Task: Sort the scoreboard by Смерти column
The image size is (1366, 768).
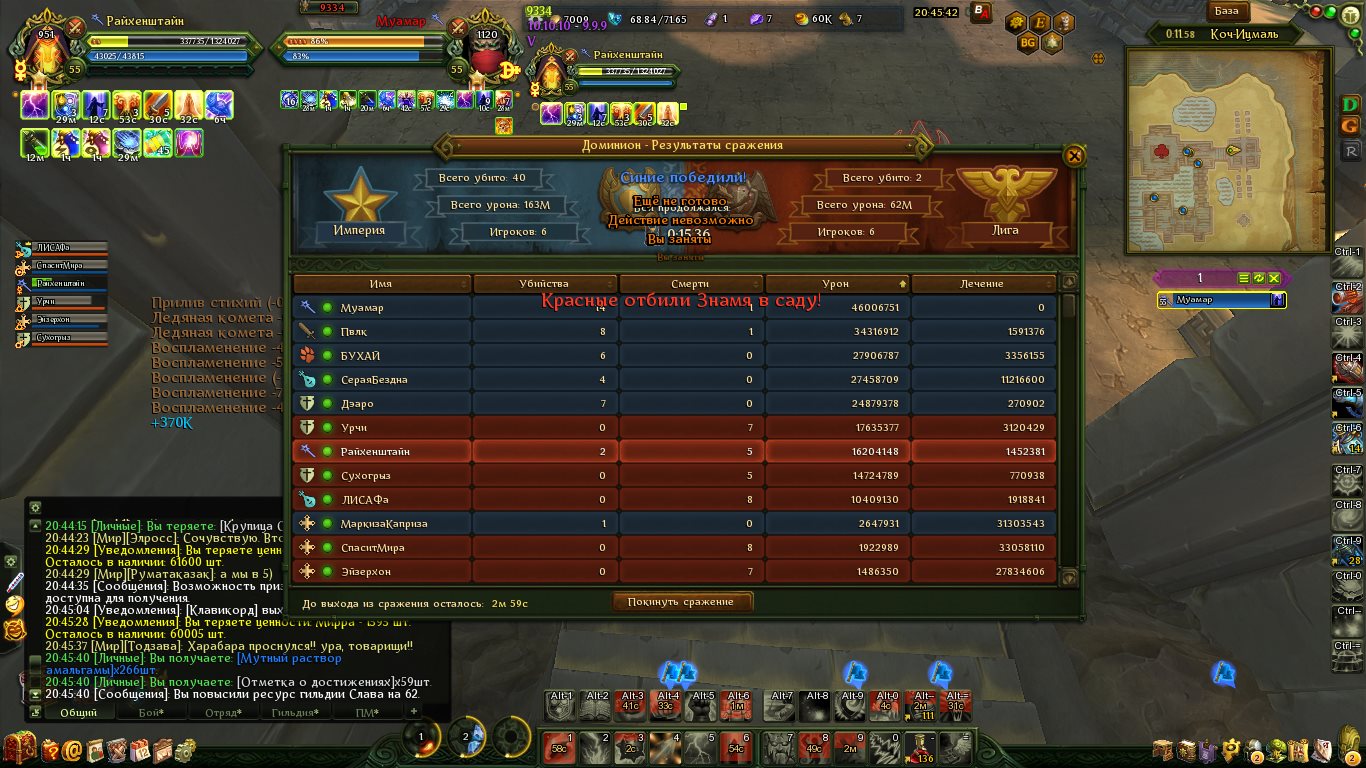Action: pos(690,284)
